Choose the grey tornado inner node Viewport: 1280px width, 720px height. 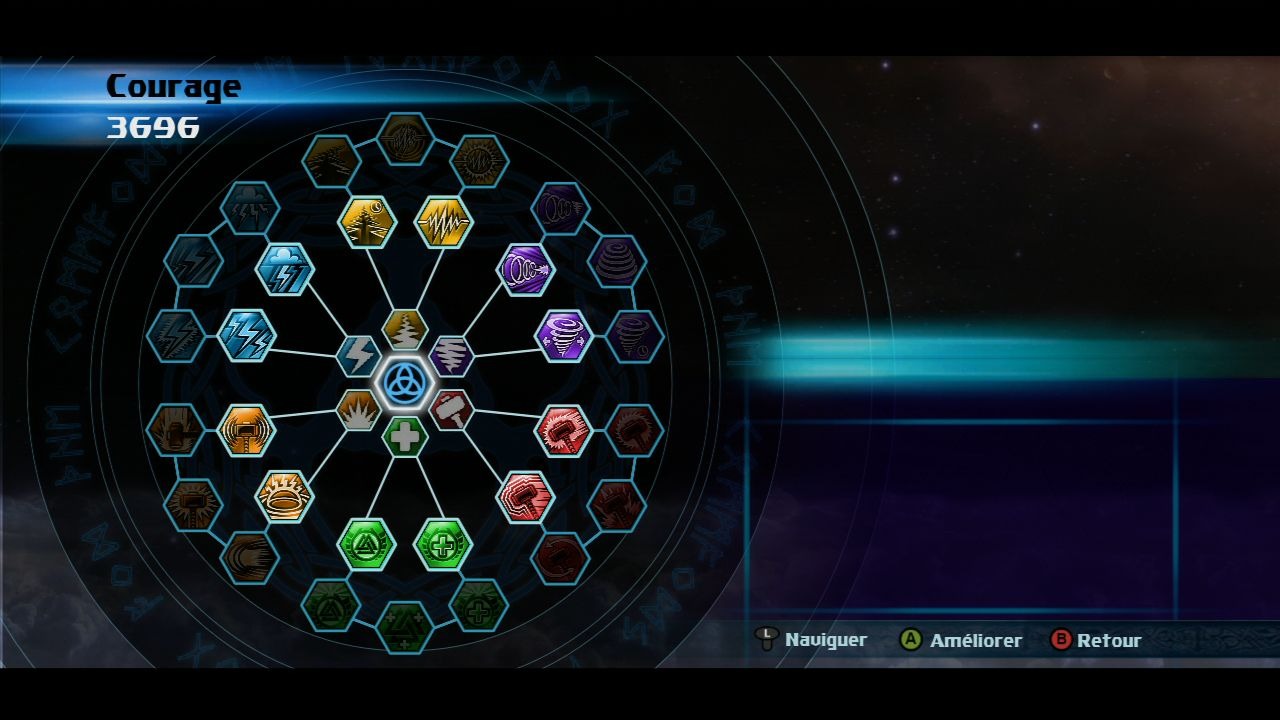(452, 356)
